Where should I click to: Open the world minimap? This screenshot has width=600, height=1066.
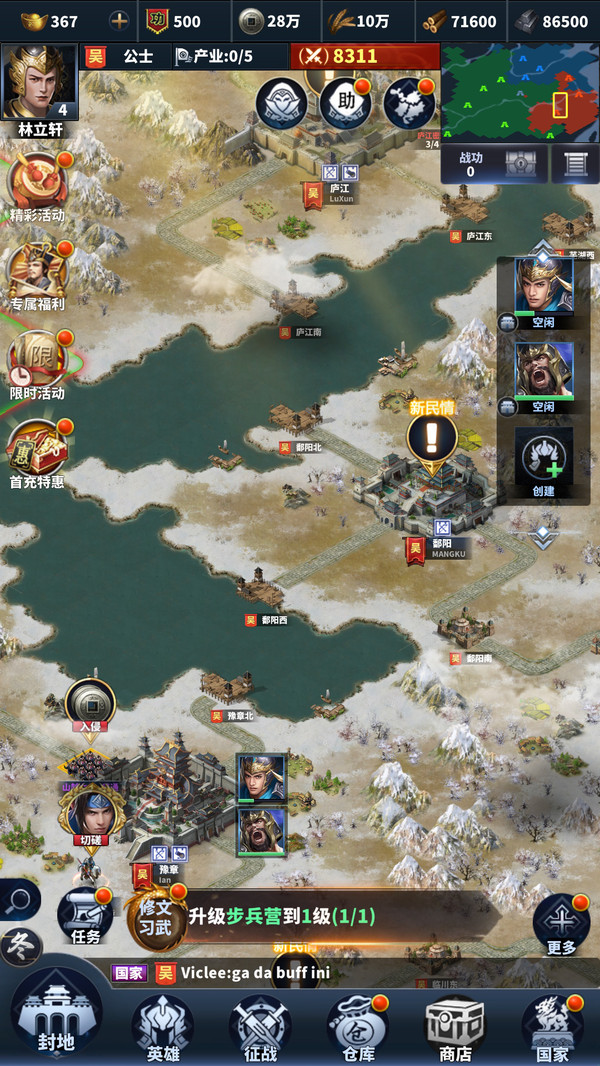[519, 92]
